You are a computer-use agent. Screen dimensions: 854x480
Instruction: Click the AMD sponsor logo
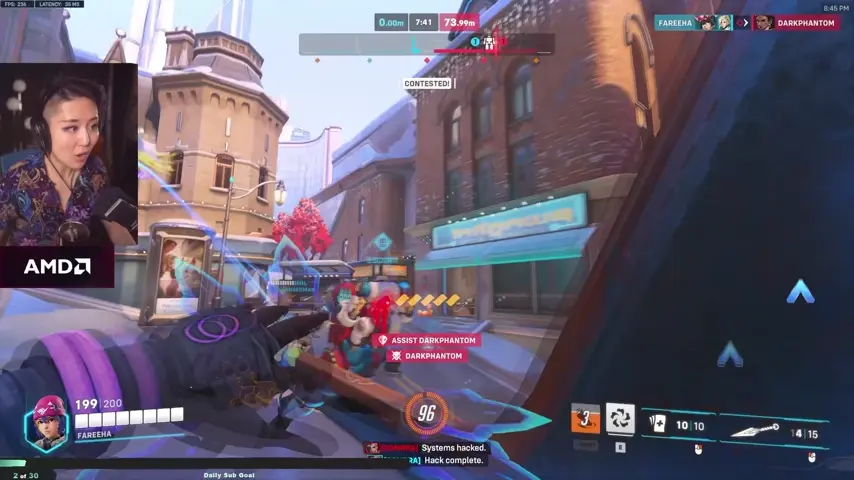(57, 267)
